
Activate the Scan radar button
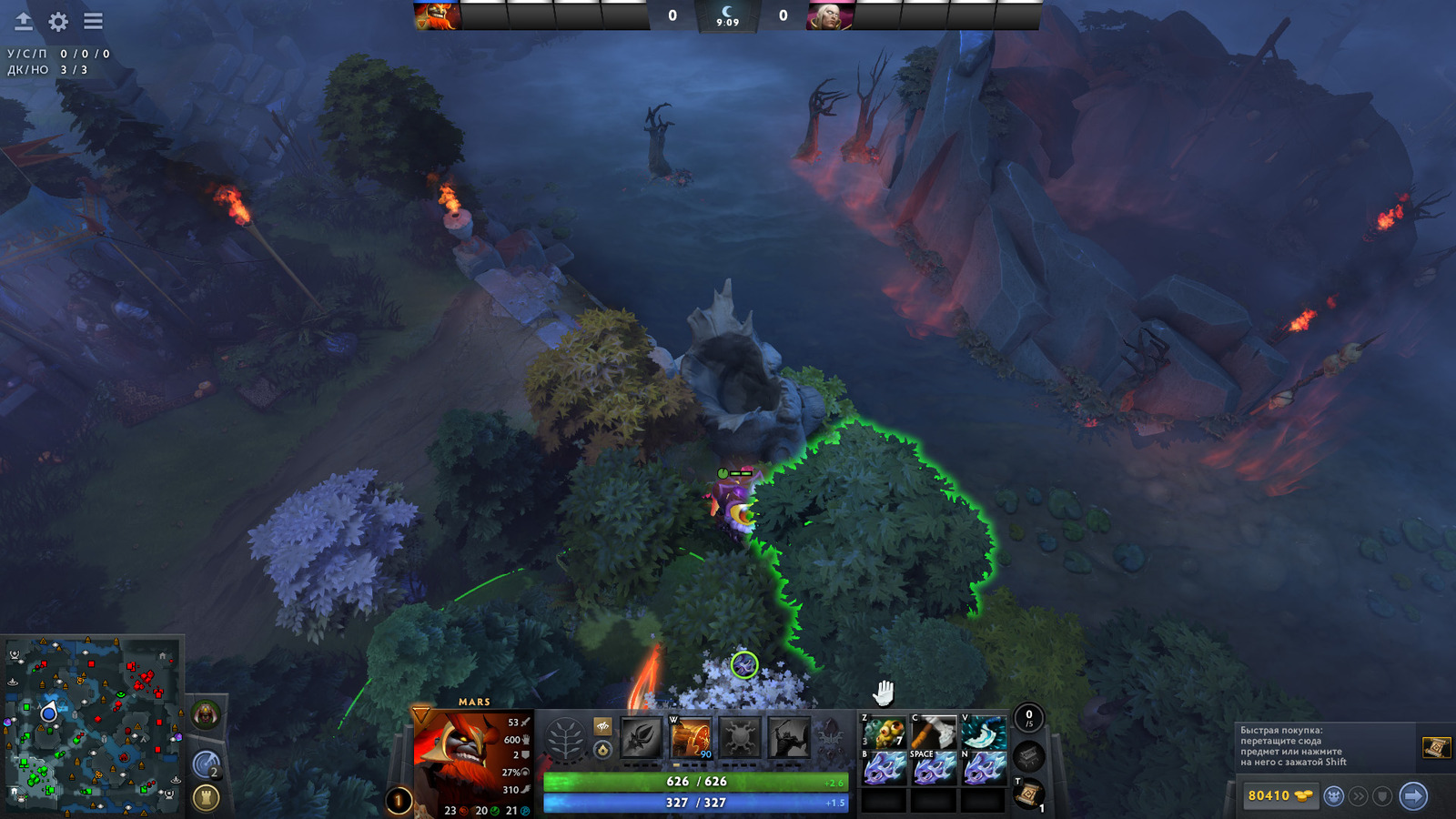207,764
